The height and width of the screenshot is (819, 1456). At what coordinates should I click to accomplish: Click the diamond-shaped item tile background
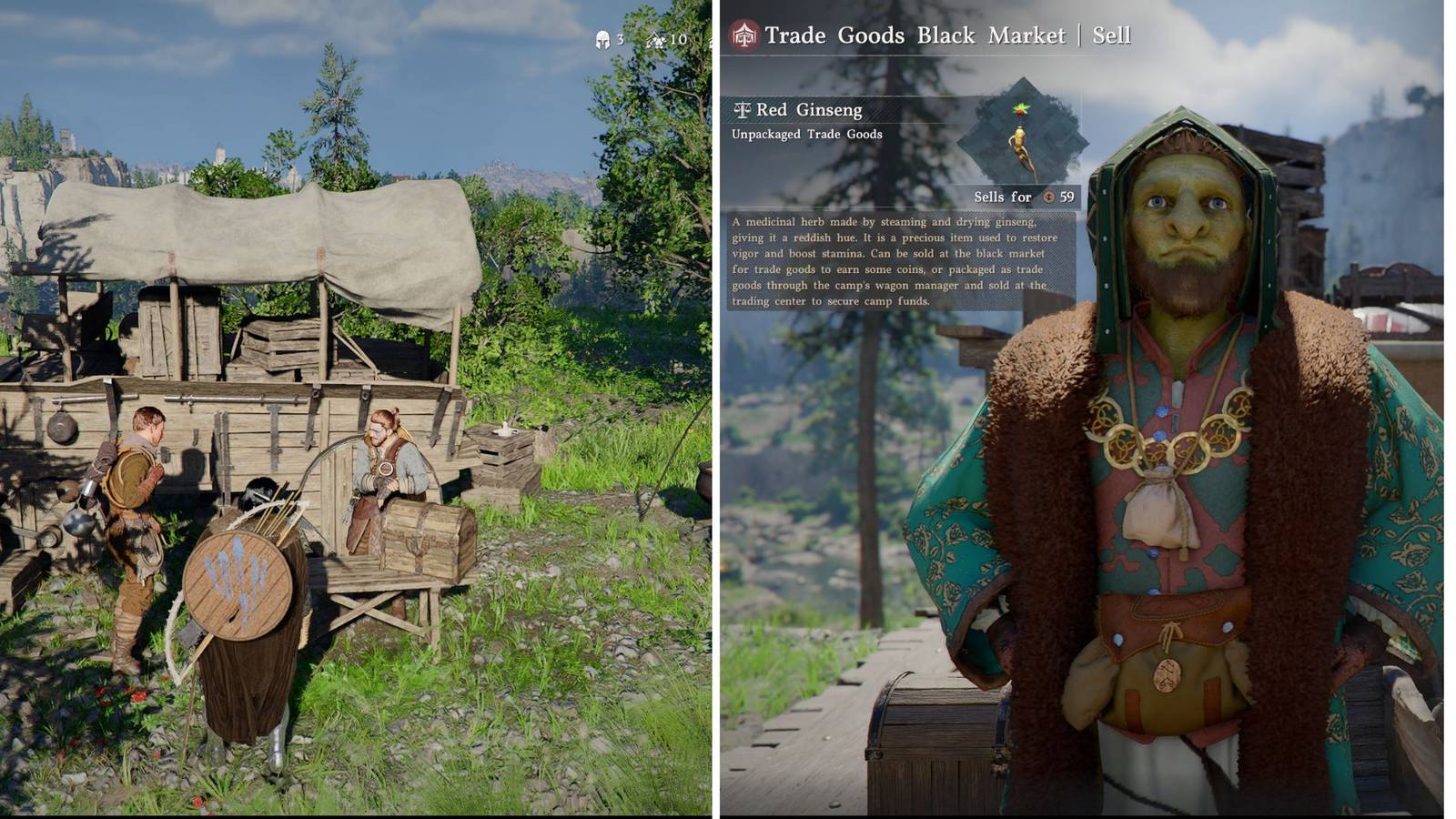[x=1022, y=141]
